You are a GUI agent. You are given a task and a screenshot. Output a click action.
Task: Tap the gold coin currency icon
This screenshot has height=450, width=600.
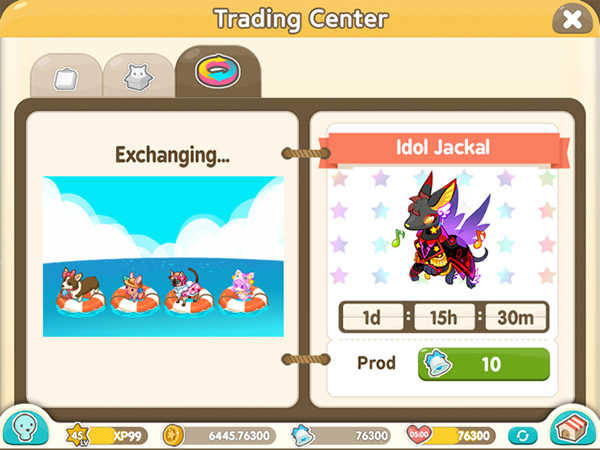pyautogui.click(x=173, y=434)
